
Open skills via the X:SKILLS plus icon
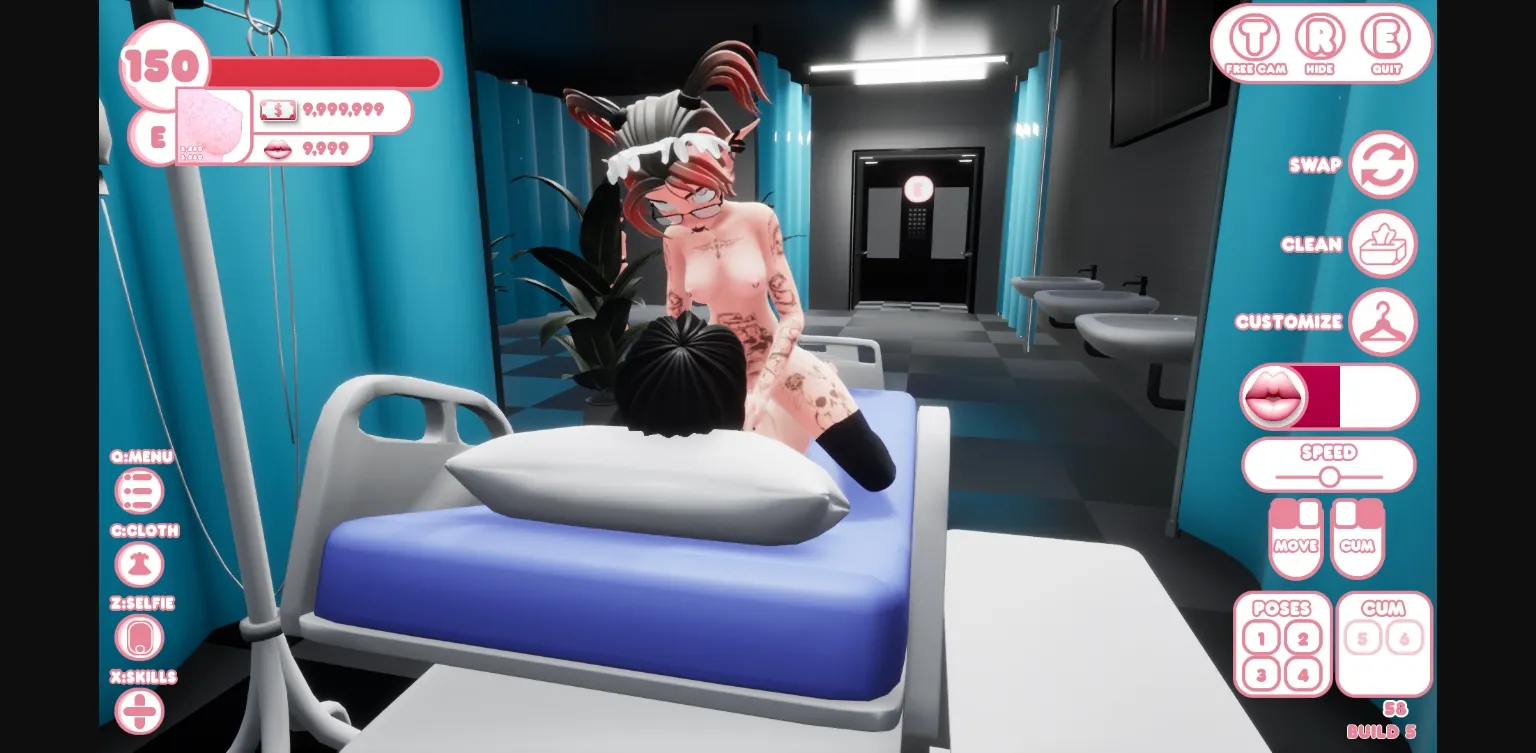[140, 711]
